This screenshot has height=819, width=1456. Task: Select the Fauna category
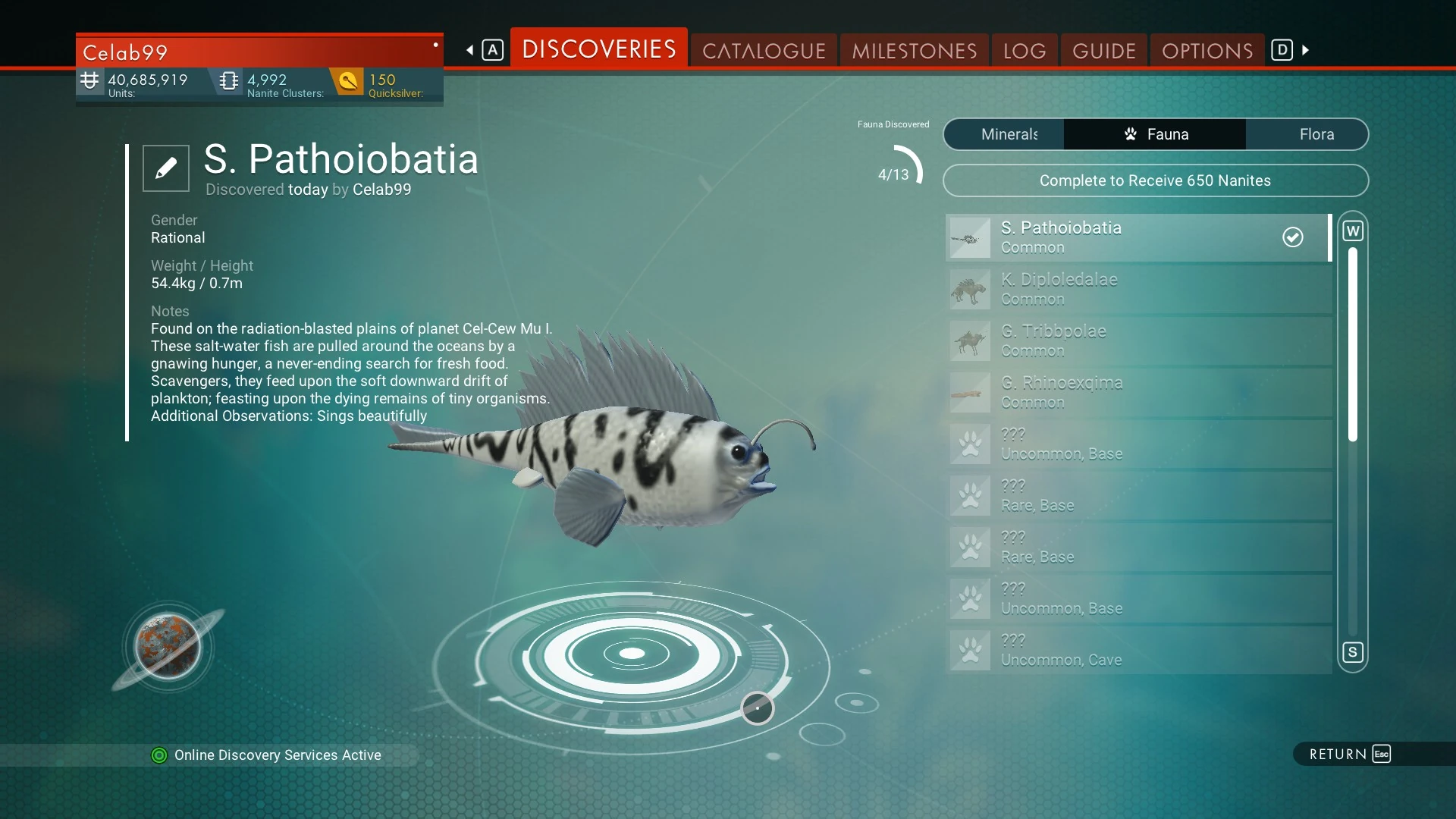coord(1155,134)
